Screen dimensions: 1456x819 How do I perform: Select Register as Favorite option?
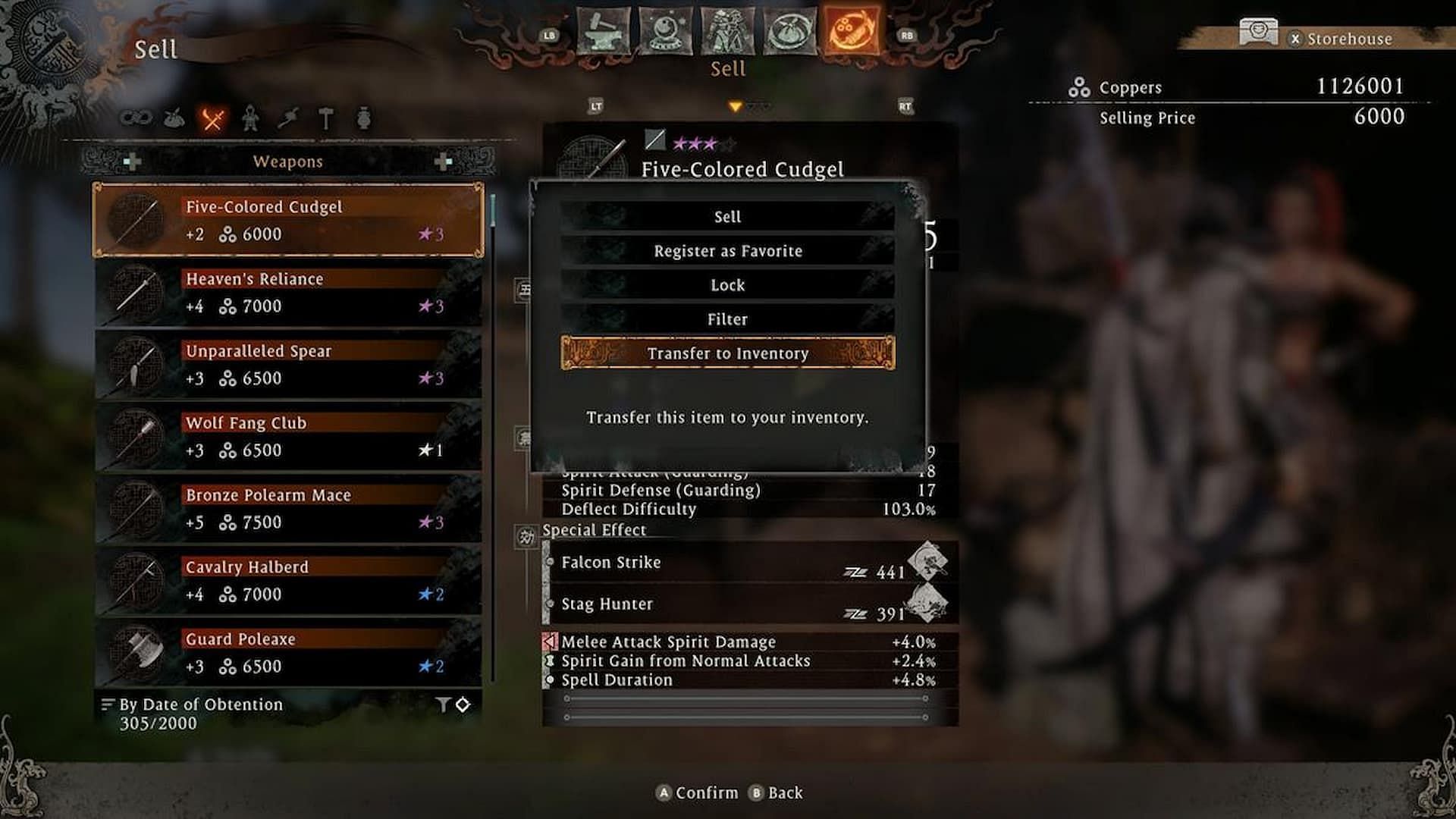(727, 251)
